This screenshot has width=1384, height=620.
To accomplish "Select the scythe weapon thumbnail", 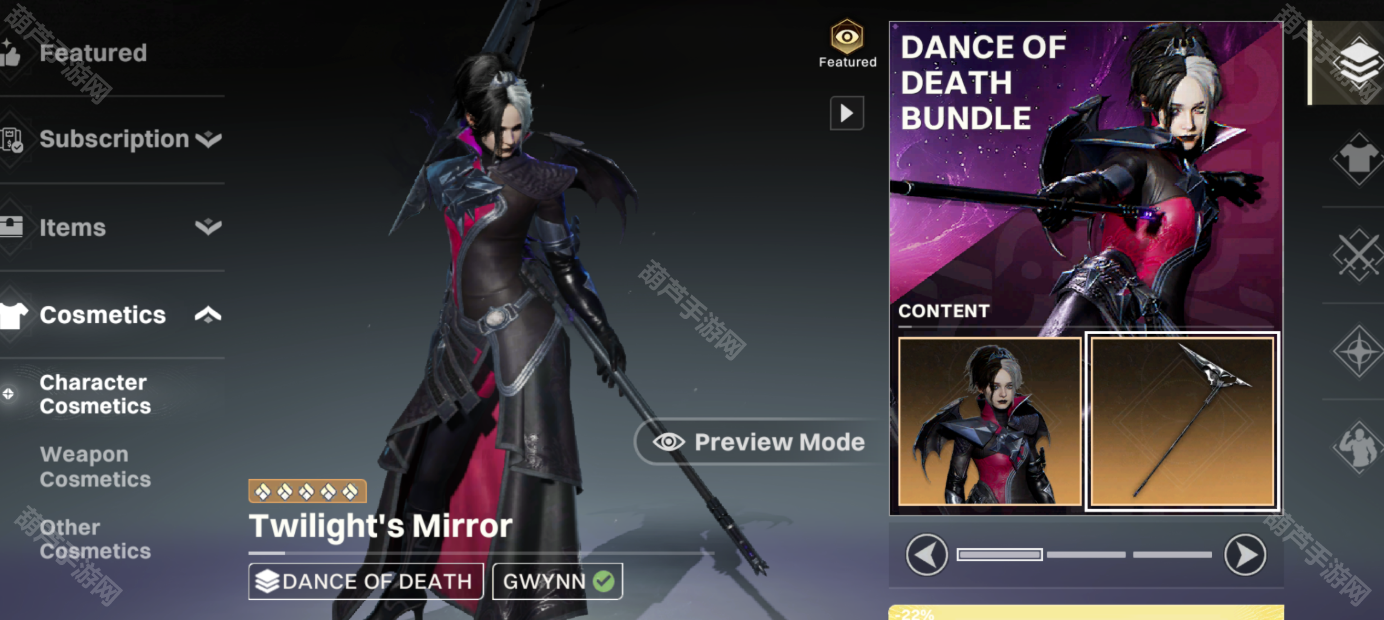I will 1182,421.
